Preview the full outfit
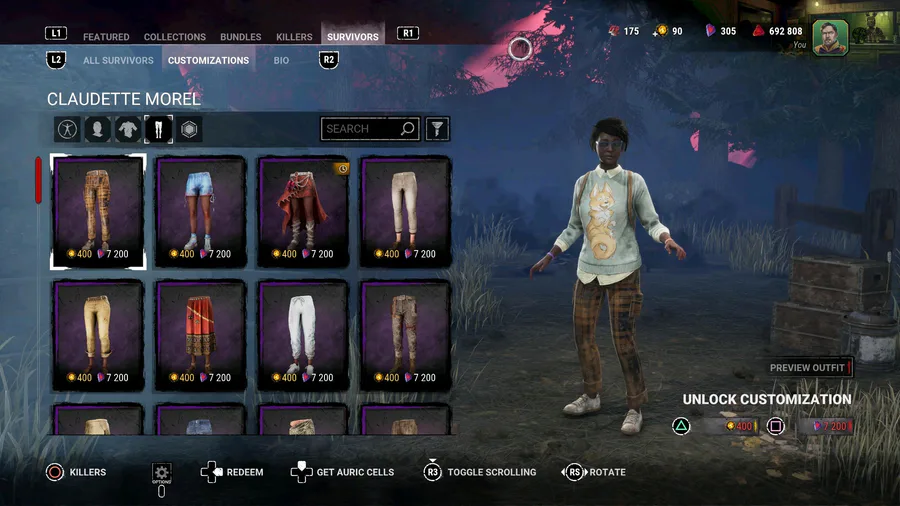The image size is (900, 506). tap(809, 368)
